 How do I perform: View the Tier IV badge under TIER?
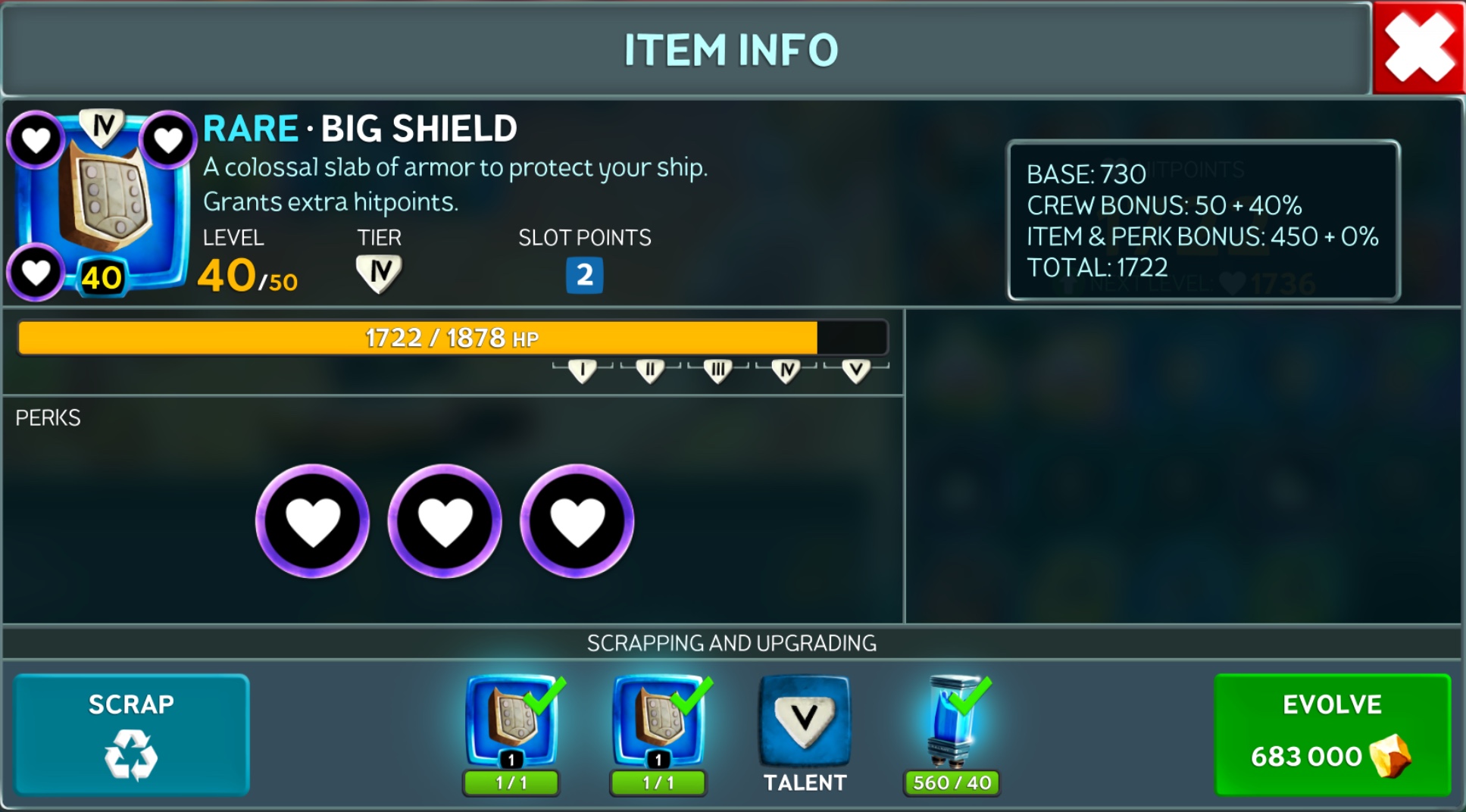[x=379, y=273]
